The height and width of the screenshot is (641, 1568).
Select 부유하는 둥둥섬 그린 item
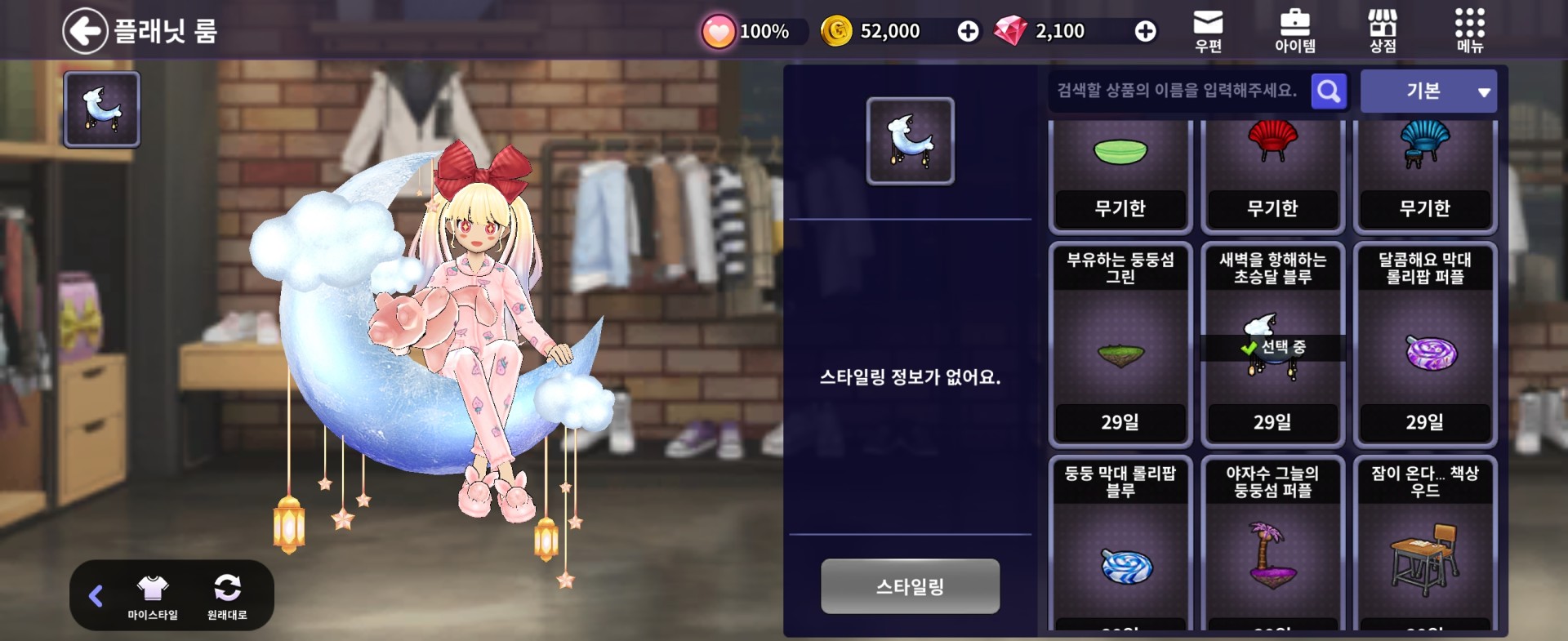[x=1120, y=345]
